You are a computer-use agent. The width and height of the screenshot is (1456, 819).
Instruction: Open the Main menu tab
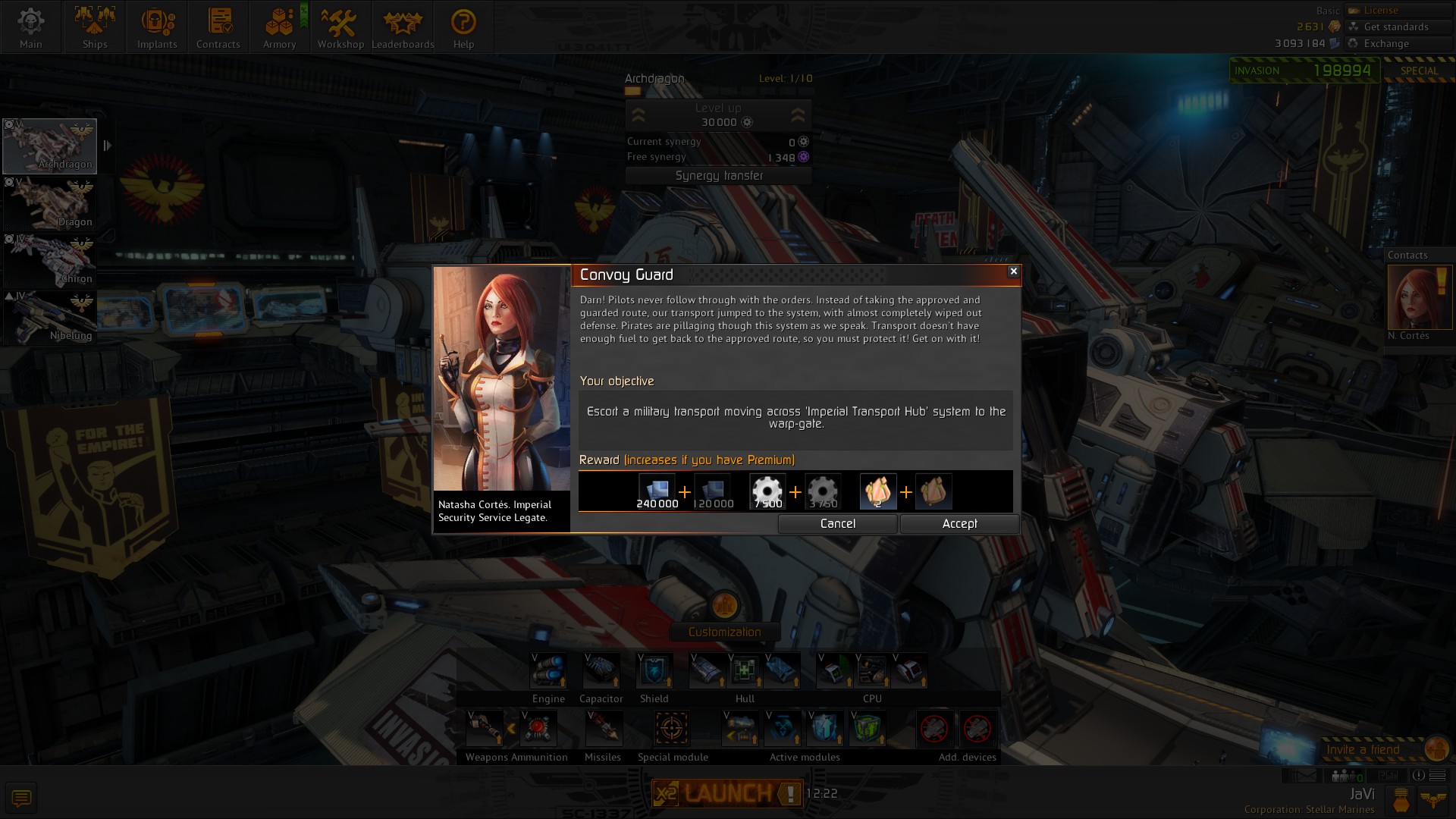click(31, 27)
